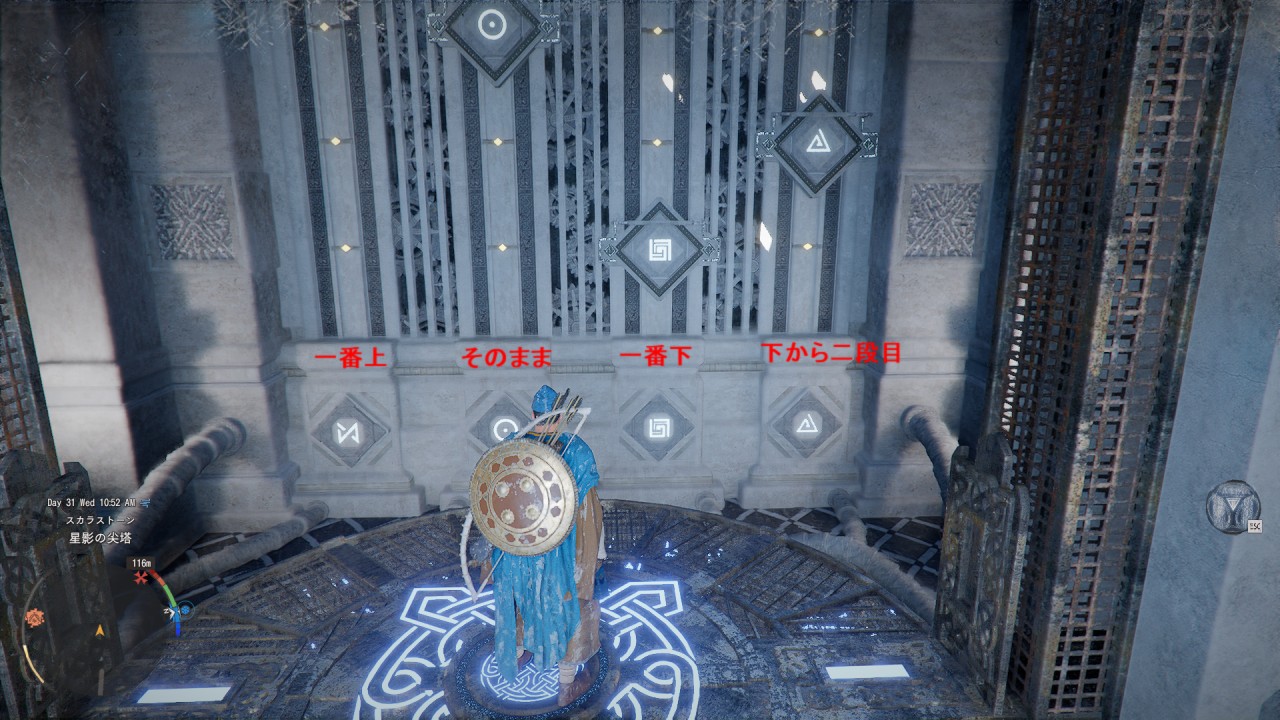Screen dimensions: 1280x720
Task: Select the orange gear marker on the compass
Action: [x=34, y=617]
